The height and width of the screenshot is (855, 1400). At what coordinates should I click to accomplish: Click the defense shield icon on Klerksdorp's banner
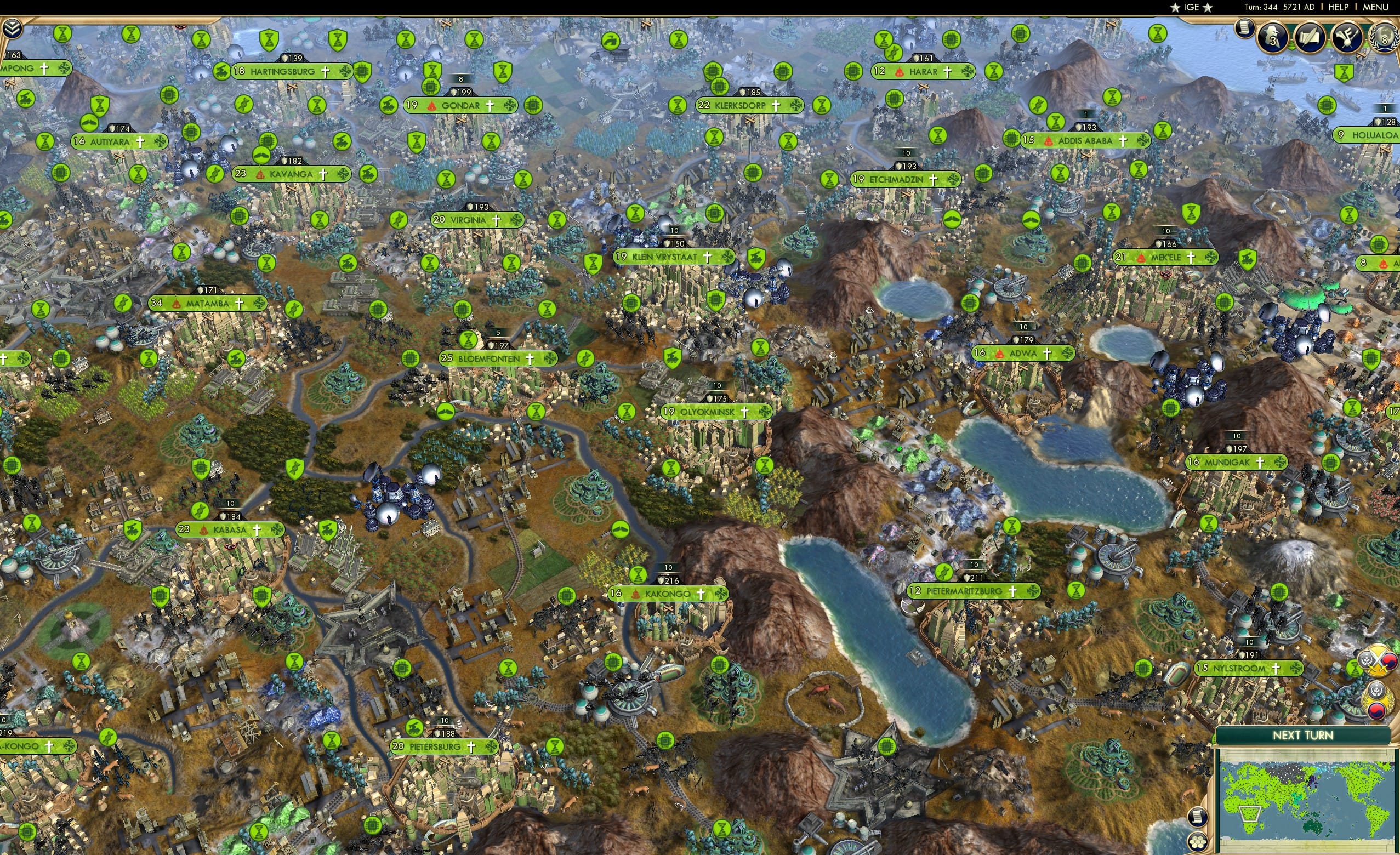pyautogui.click(x=743, y=92)
